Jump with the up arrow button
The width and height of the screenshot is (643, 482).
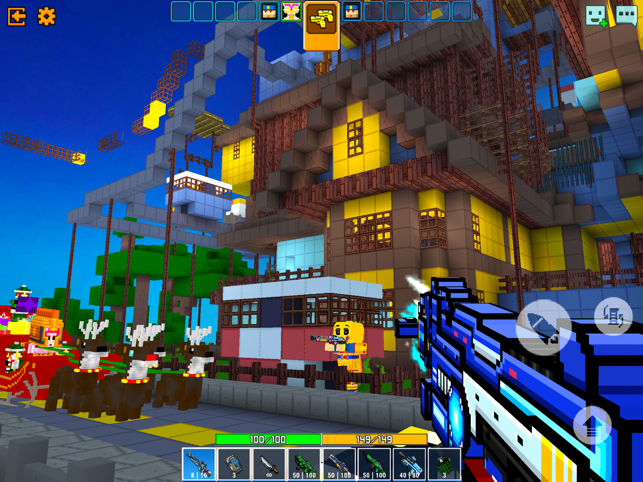(592, 427)
